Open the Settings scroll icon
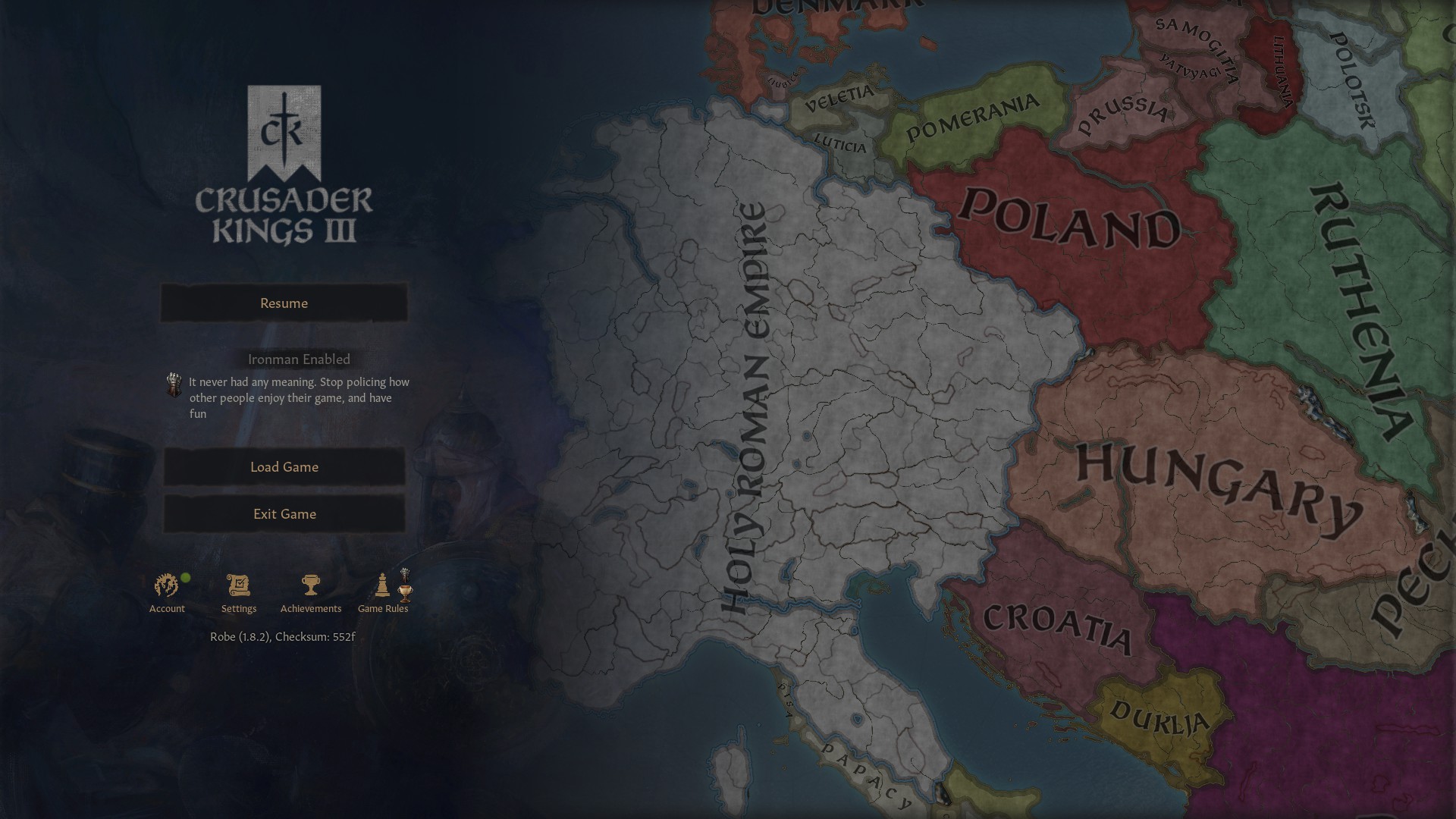Viewport: 1456px width, 819px height. pos(238,584)
